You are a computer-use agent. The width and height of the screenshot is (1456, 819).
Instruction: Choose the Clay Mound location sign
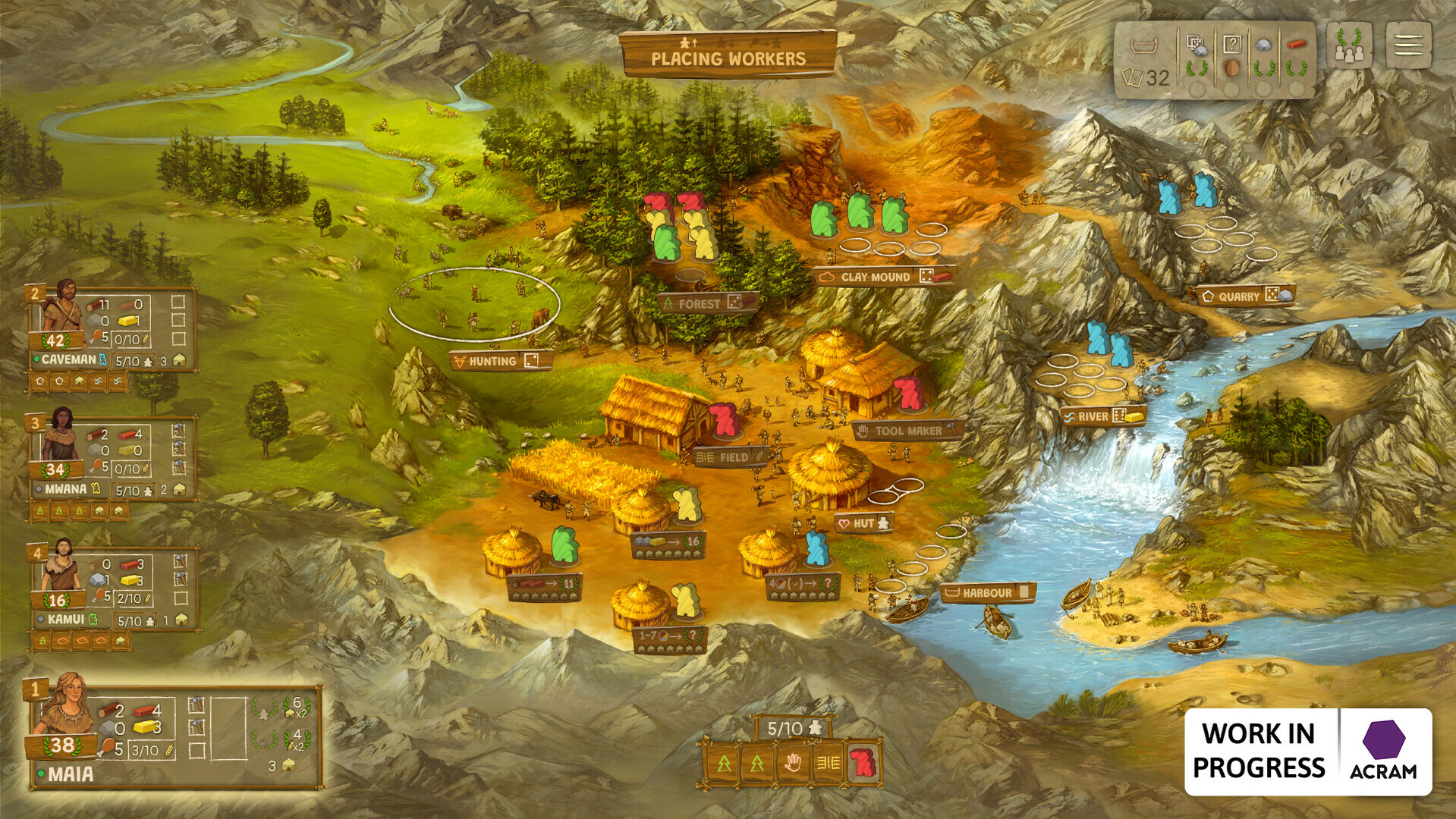[884, 277]
